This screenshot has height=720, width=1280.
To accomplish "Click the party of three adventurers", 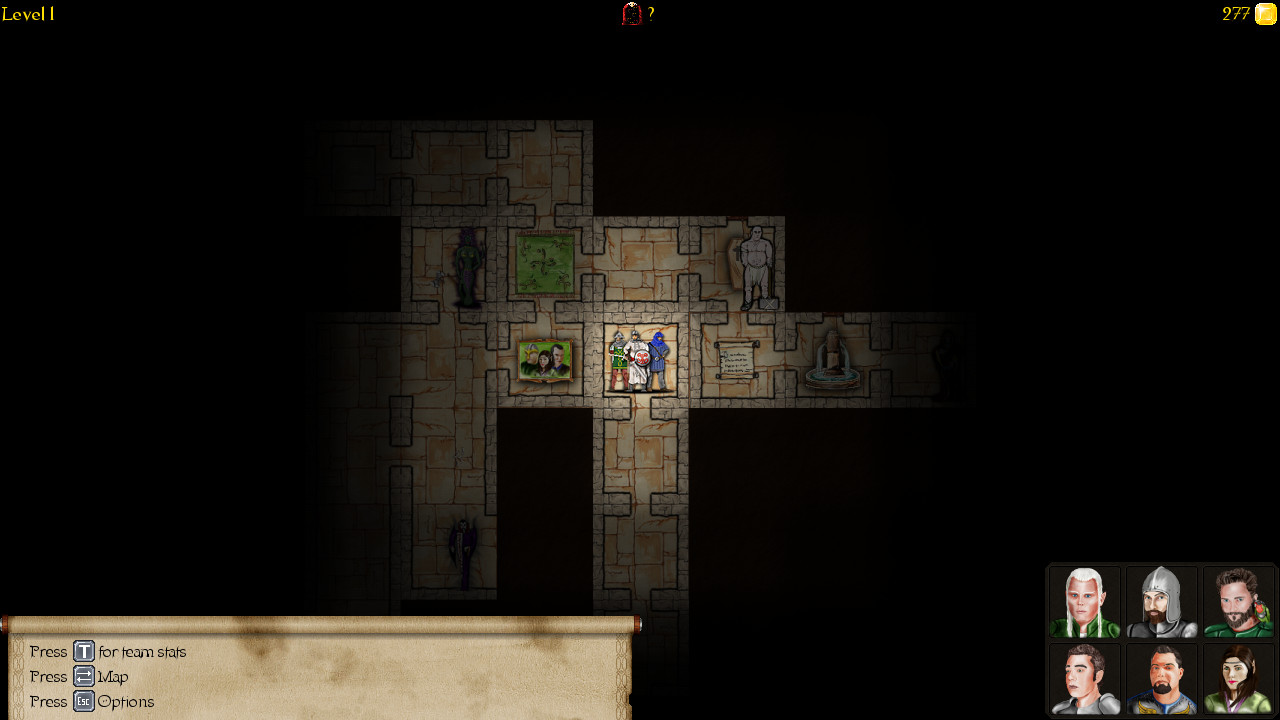I will (639, 358).
